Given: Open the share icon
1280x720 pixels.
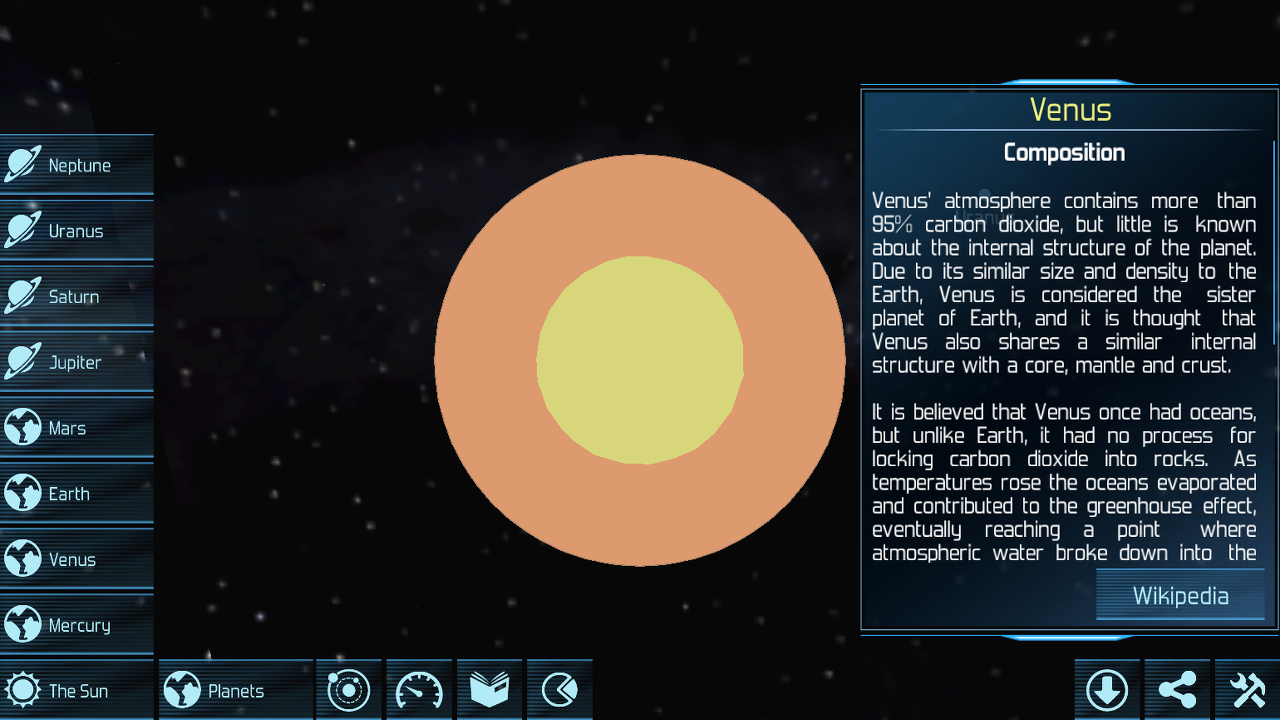Looking at the screenshot, I should [1176, 689].
